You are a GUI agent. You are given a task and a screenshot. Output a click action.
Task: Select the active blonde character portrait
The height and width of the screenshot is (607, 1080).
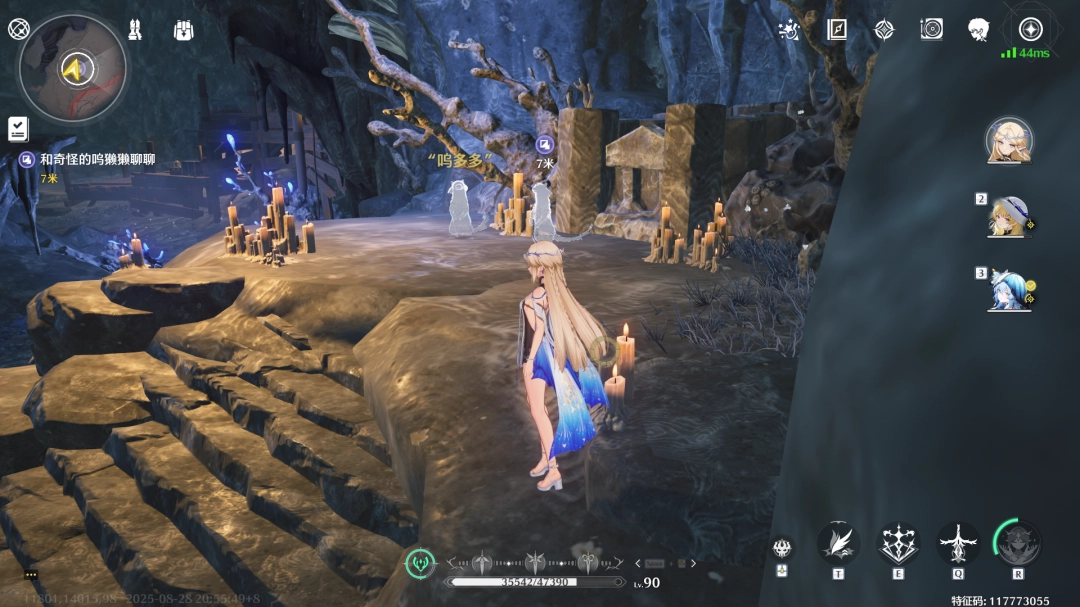(x=1008, y=141)
